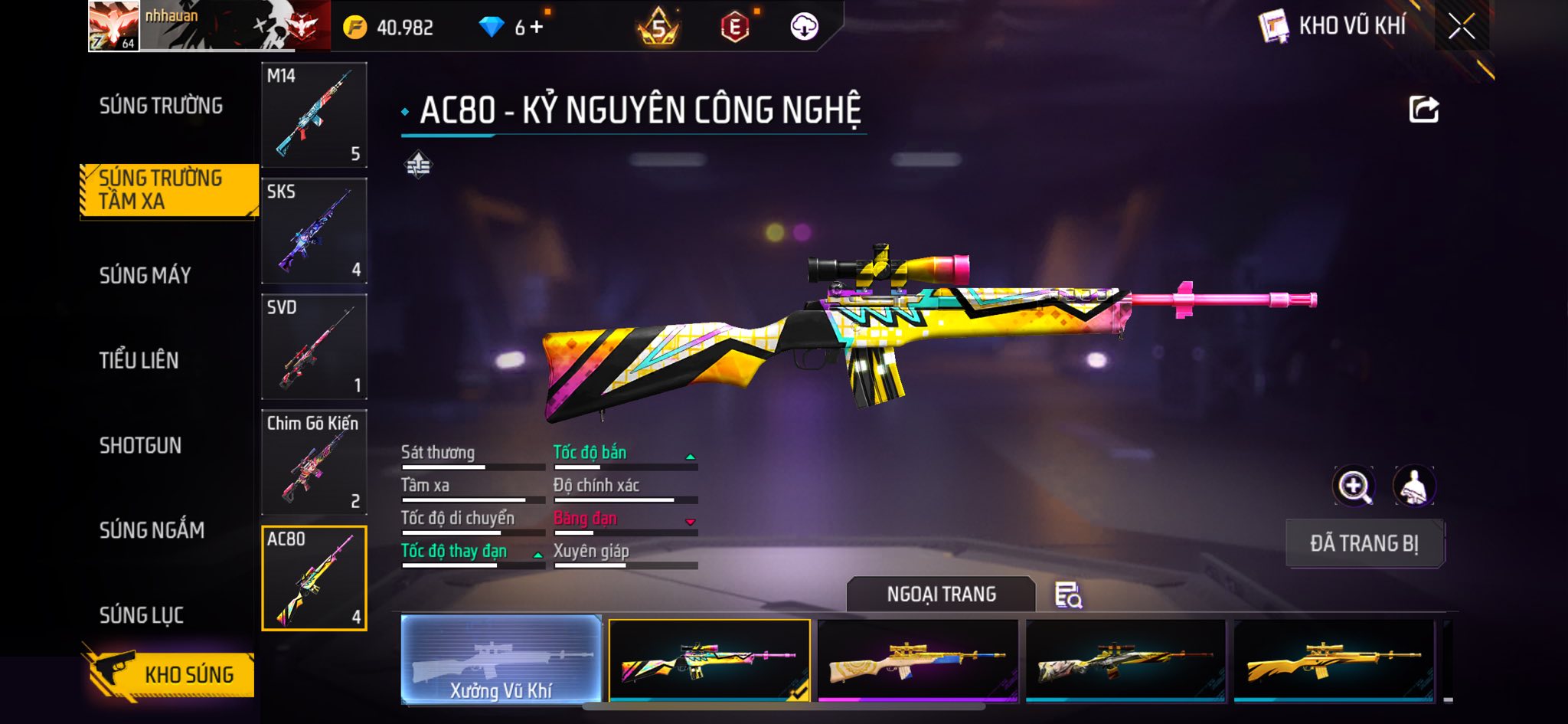Choose the Shotgun category
Image resolution: width=1568 pixels, height=724 pixels.
pyautogui.click(x=140, y=445)
